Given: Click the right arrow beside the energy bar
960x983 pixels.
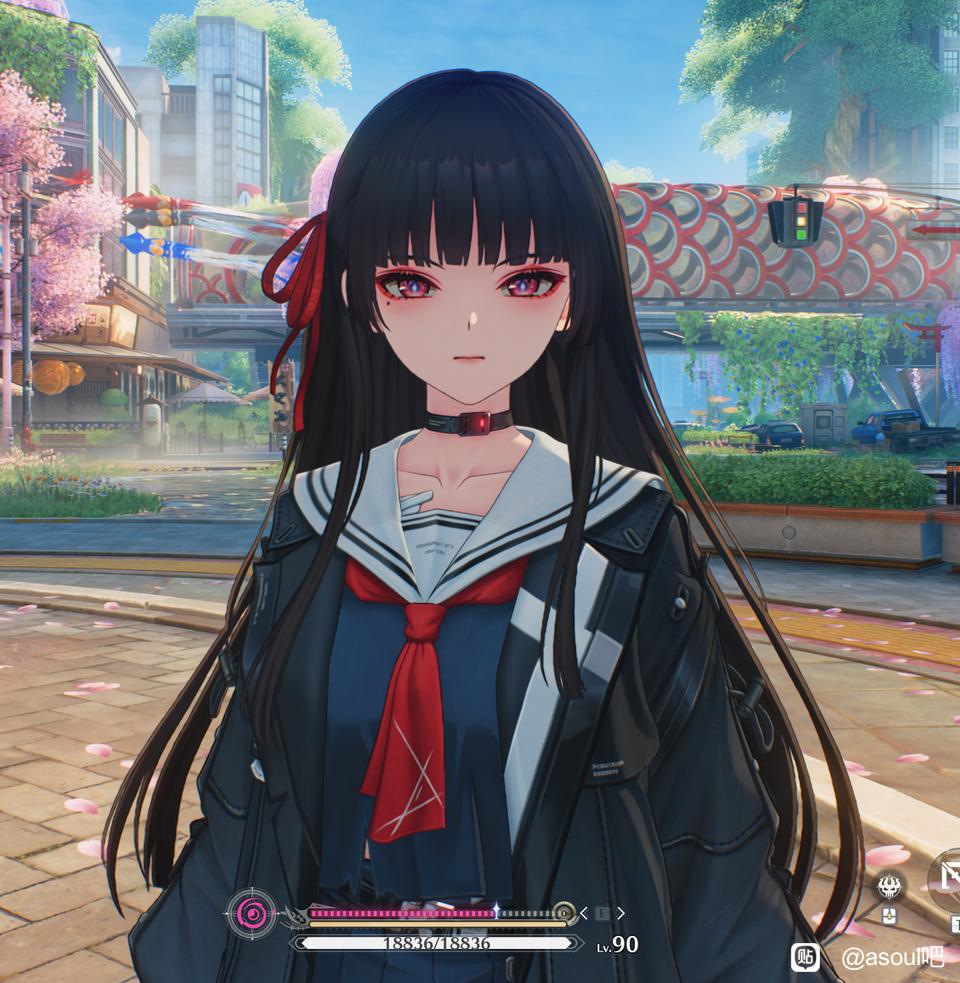Looking at the screenshot, I should (621, 913).
